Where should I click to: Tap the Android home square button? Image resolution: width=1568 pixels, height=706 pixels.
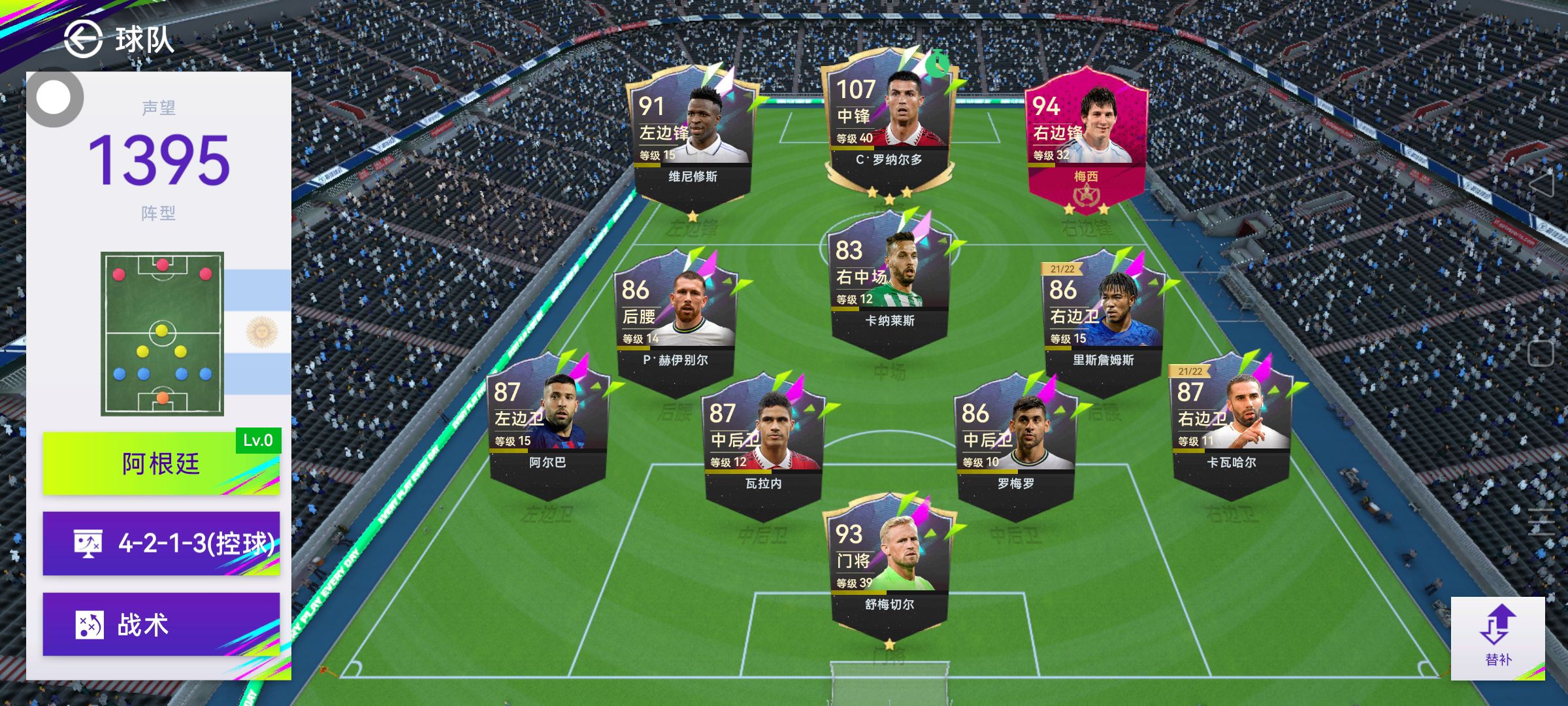[1541, 353]
